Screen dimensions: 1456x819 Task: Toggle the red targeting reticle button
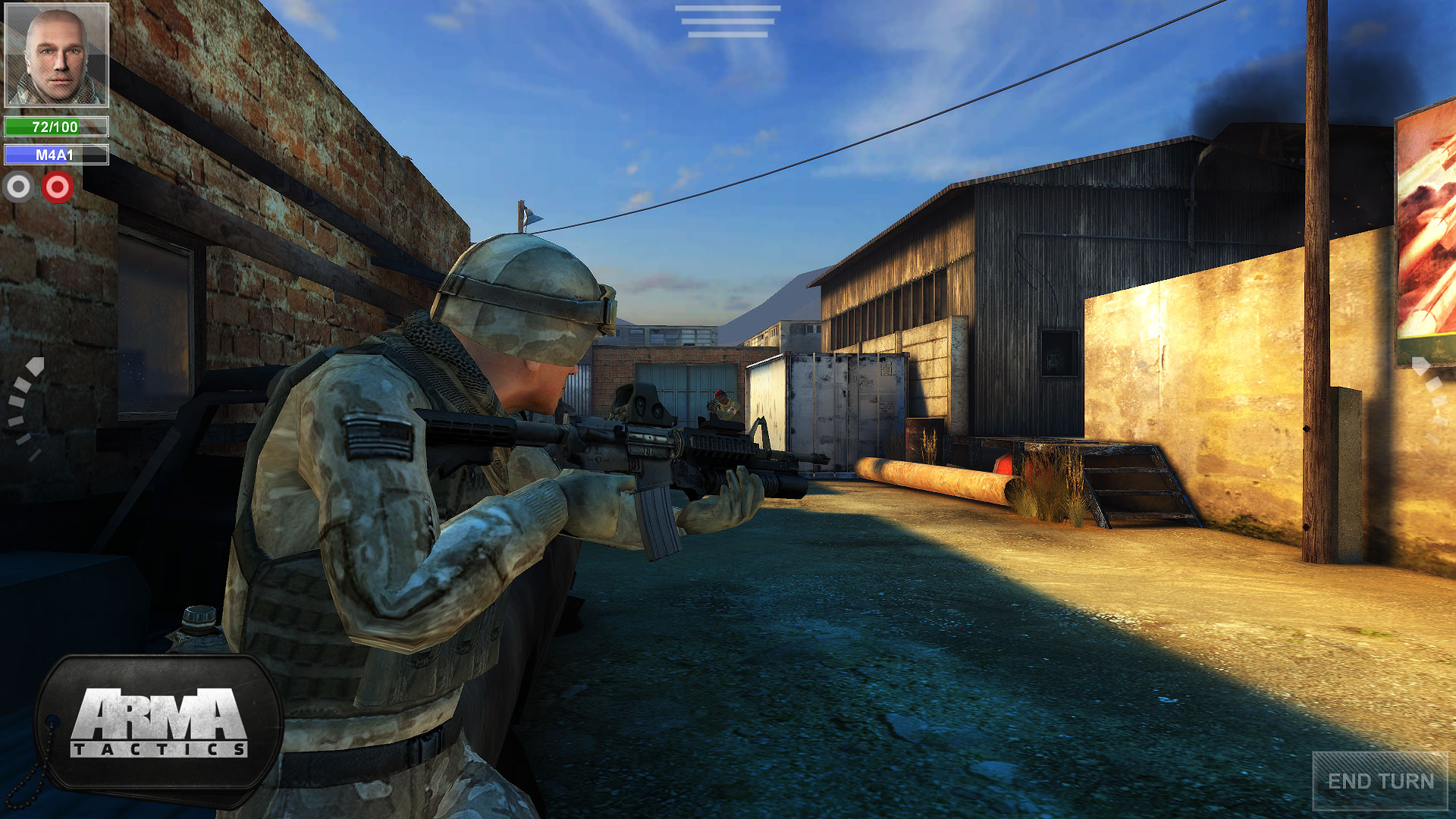coord(58,184)
